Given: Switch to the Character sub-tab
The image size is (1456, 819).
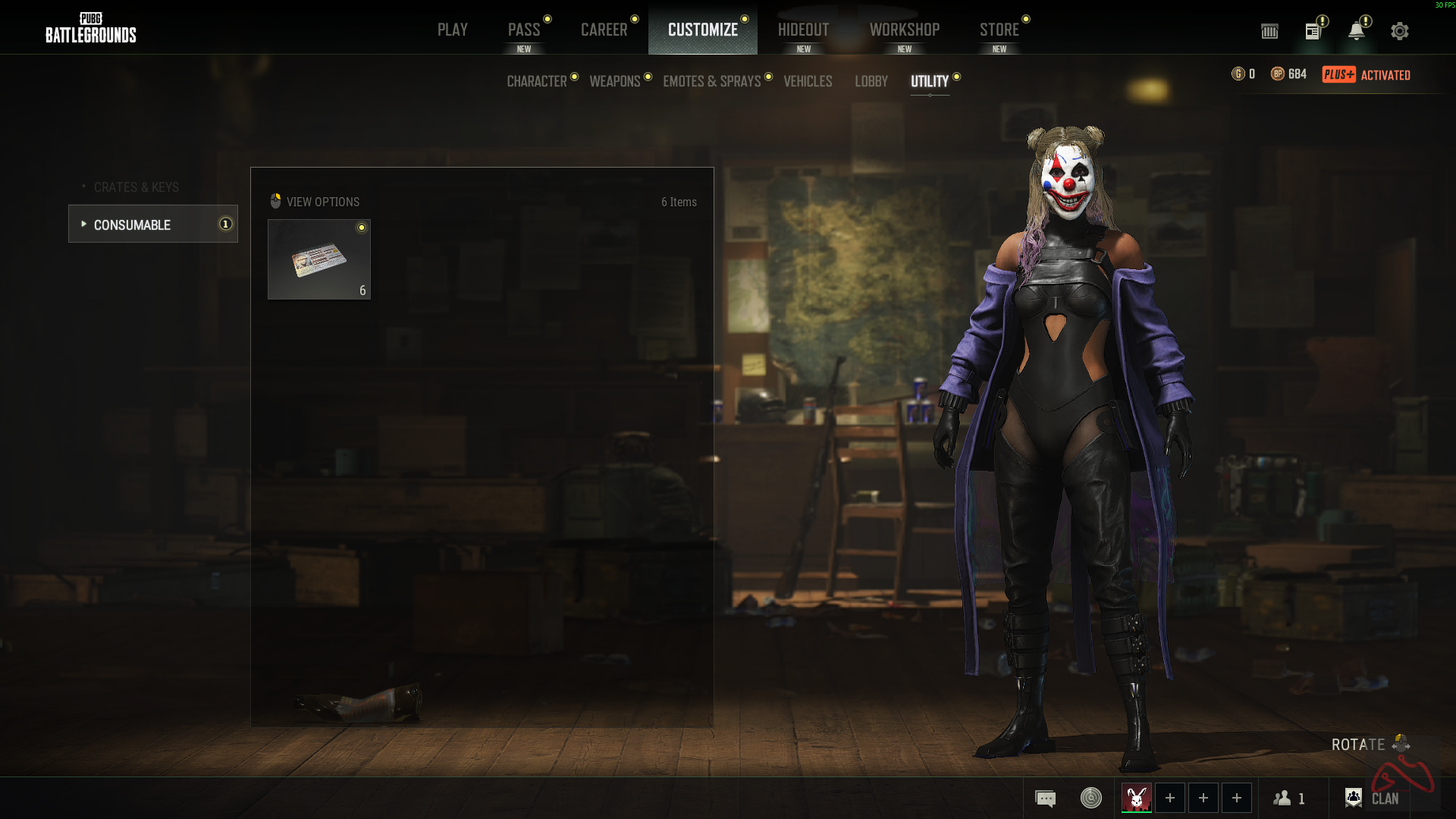Looking at the screenshot, I should tap(537, 81).
